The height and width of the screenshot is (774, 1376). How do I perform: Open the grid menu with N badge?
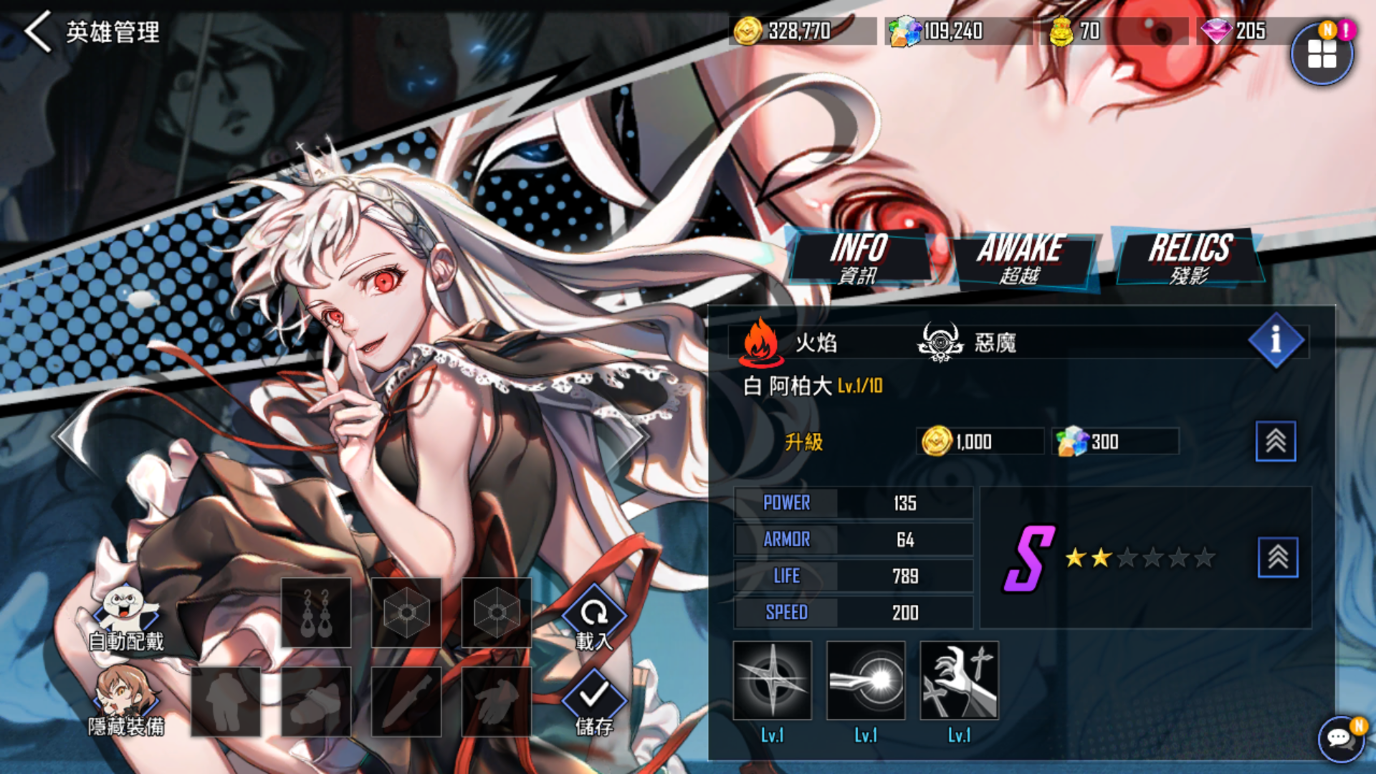pyautogui.click(x=1323, y=52)
